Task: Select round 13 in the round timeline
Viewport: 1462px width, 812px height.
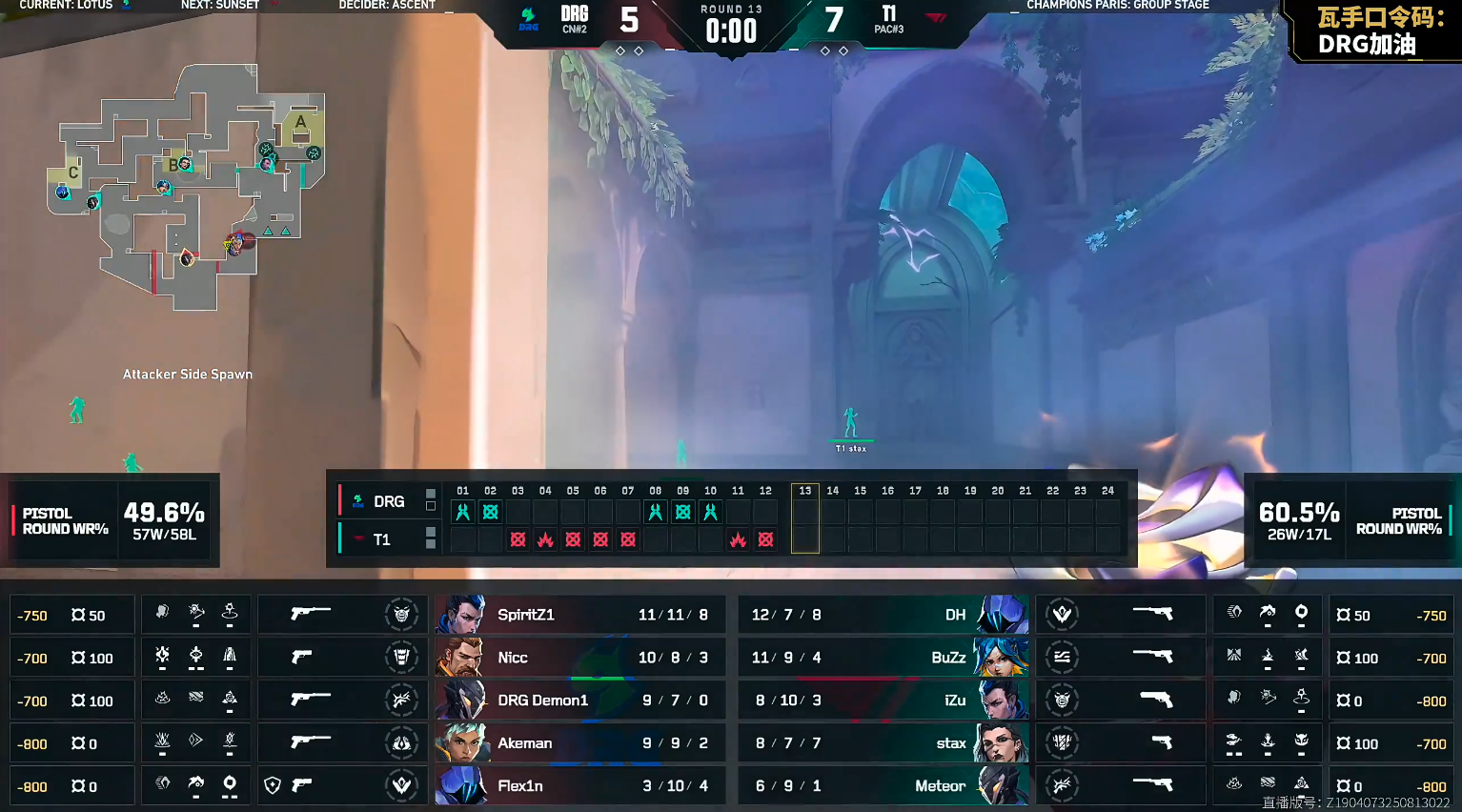Action: pyautogui.click(x=805, y=518)
